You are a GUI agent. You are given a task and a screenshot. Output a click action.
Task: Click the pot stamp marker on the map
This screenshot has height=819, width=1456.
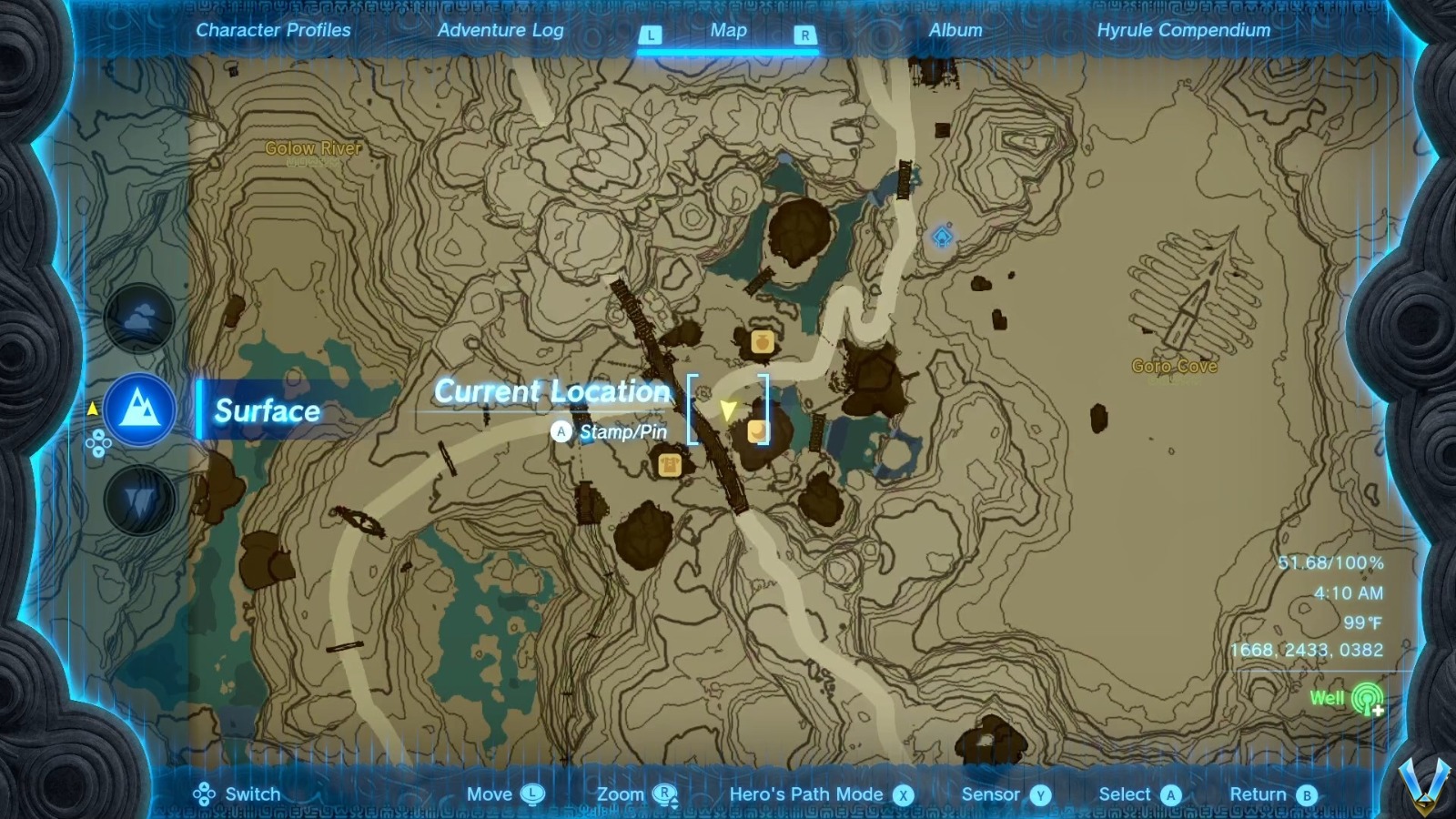[x=763, y=342]
